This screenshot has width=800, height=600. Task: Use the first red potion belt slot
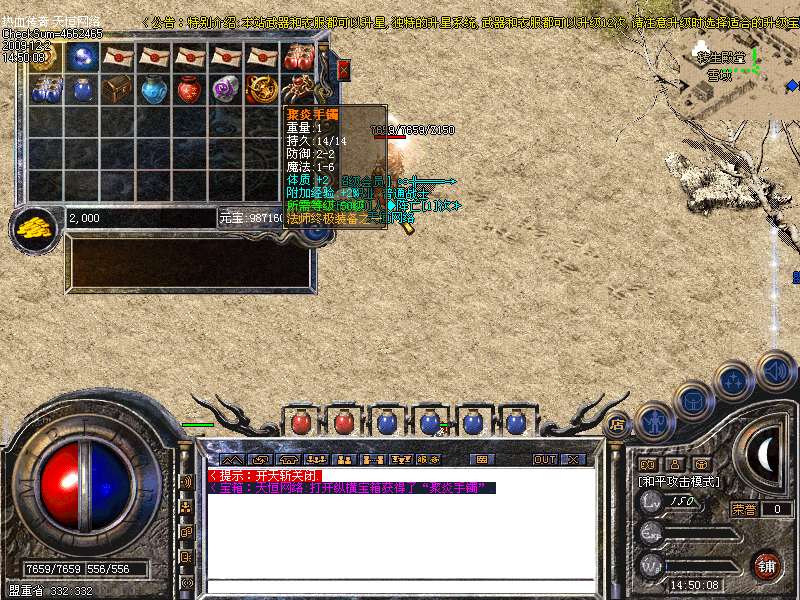point(299,422)
